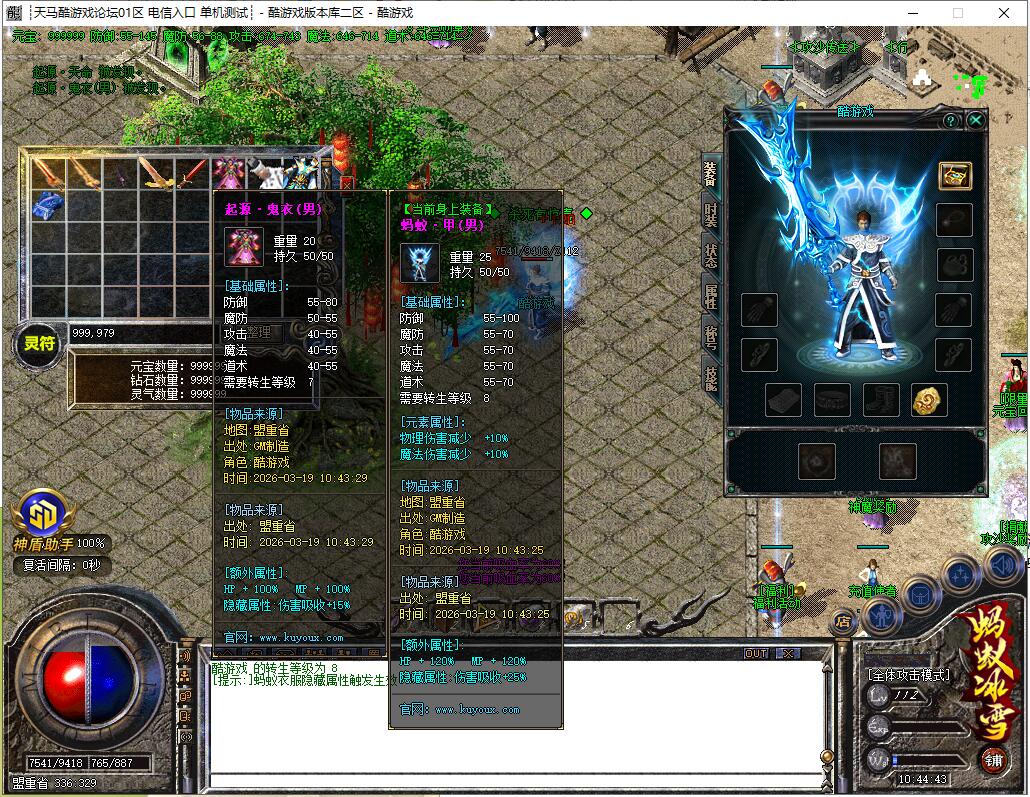Click the golden treasure chest icon
Viewport: 1030px width, 797px height.
[x=954, y=176]
